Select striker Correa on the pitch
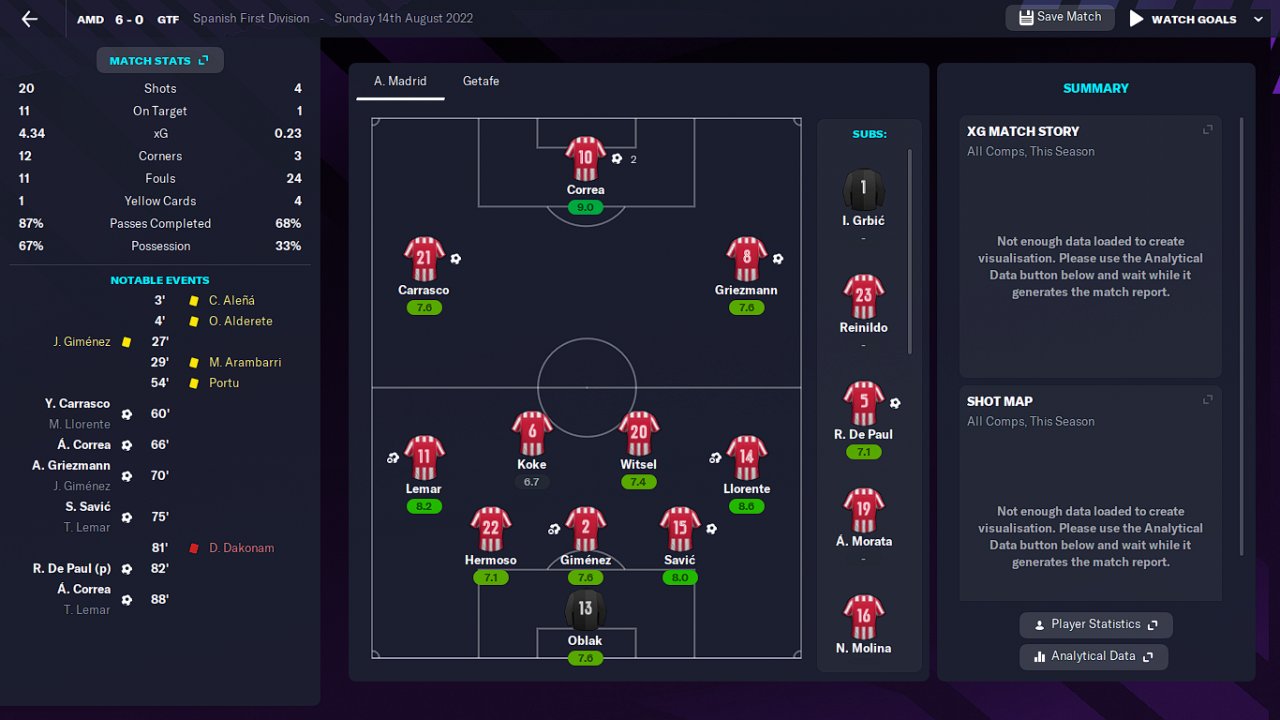 585,158
